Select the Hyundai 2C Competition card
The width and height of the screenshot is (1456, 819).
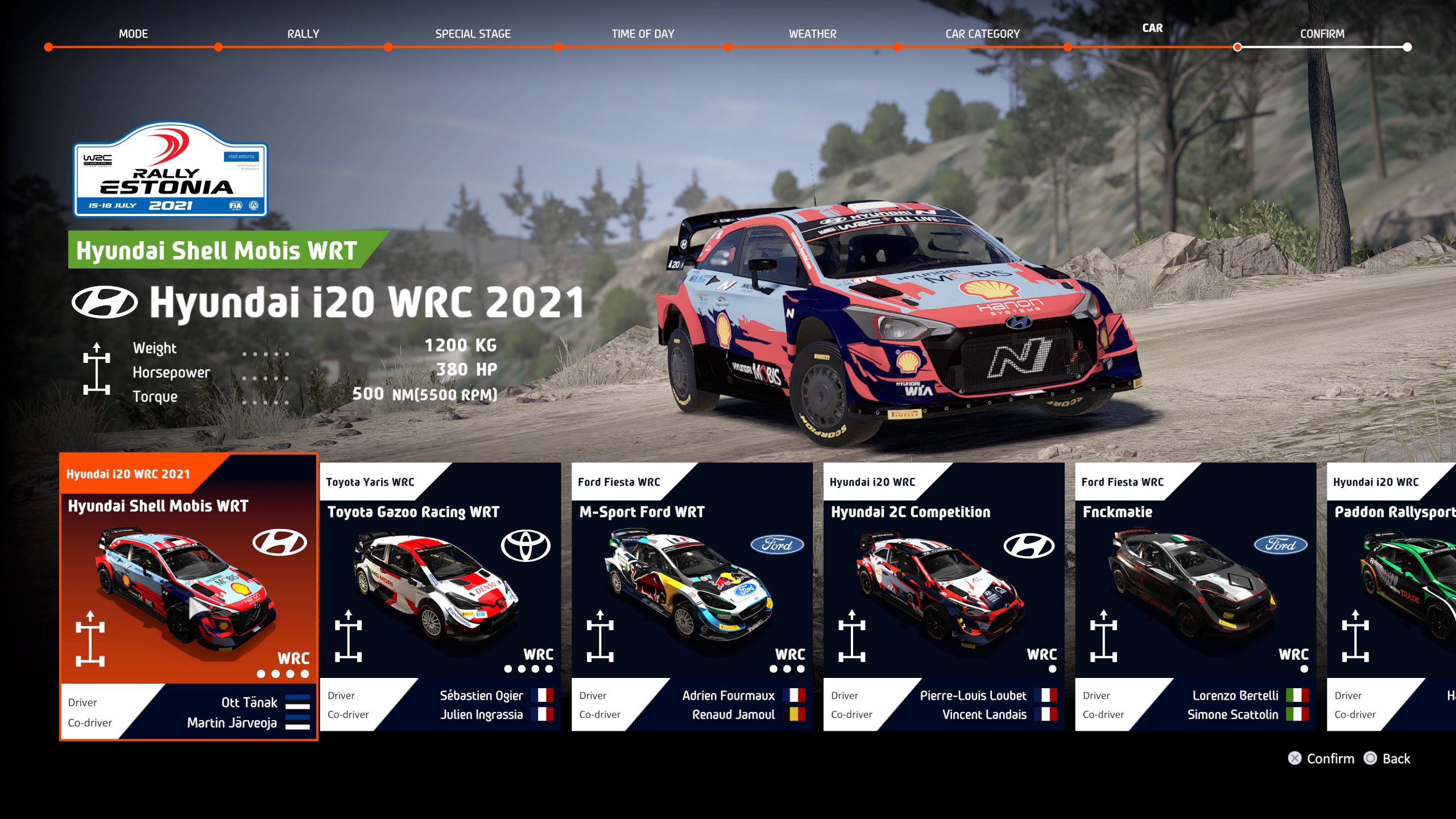(944, 596)
